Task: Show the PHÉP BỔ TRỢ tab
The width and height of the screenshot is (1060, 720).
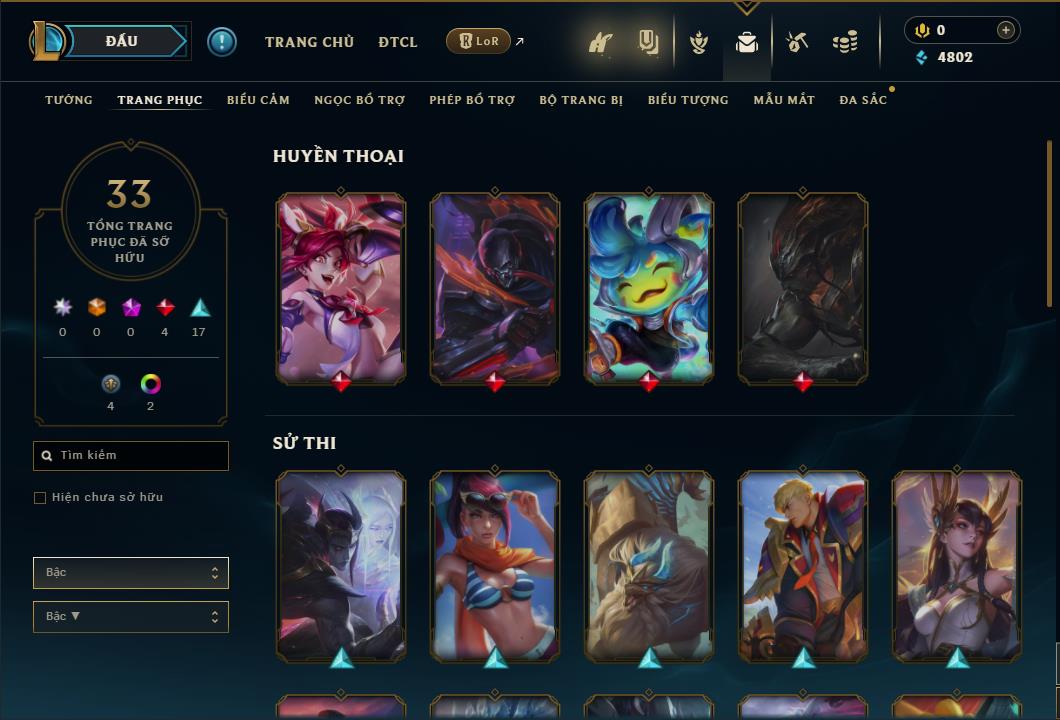Action: 472,100
